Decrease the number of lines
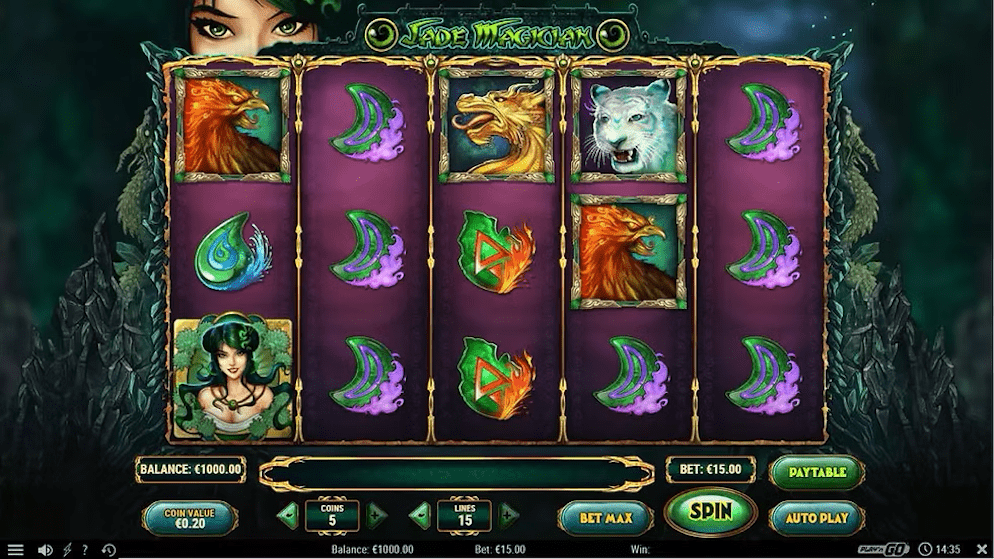The width and height of the screenshot is (994, 559). [421, 516]
